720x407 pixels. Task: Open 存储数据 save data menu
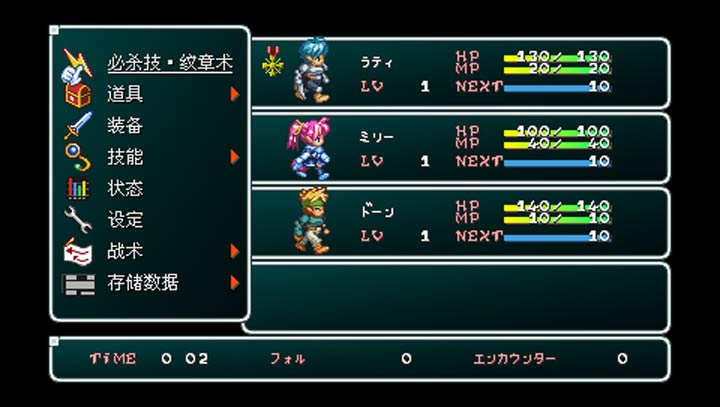pos(143,283)
